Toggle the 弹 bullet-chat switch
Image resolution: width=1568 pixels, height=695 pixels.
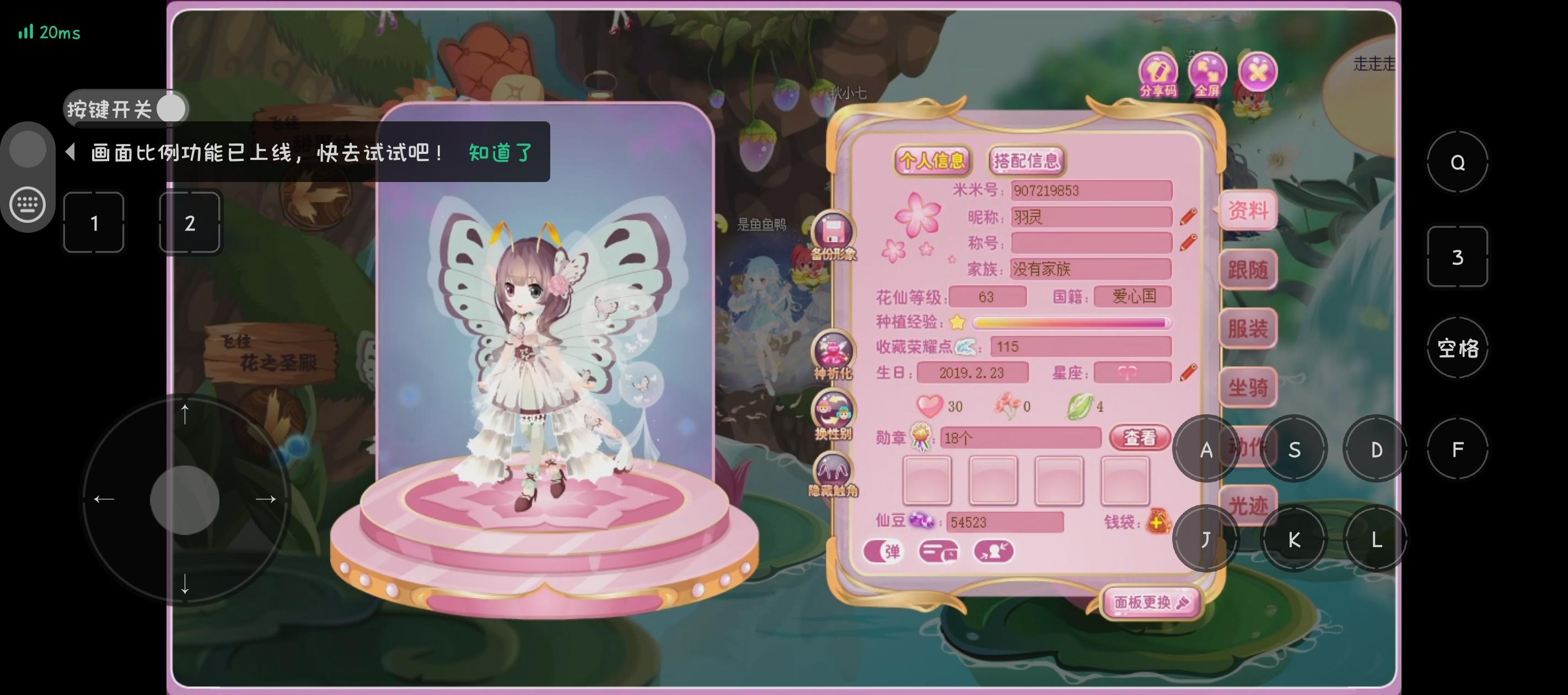click(884, 550)
